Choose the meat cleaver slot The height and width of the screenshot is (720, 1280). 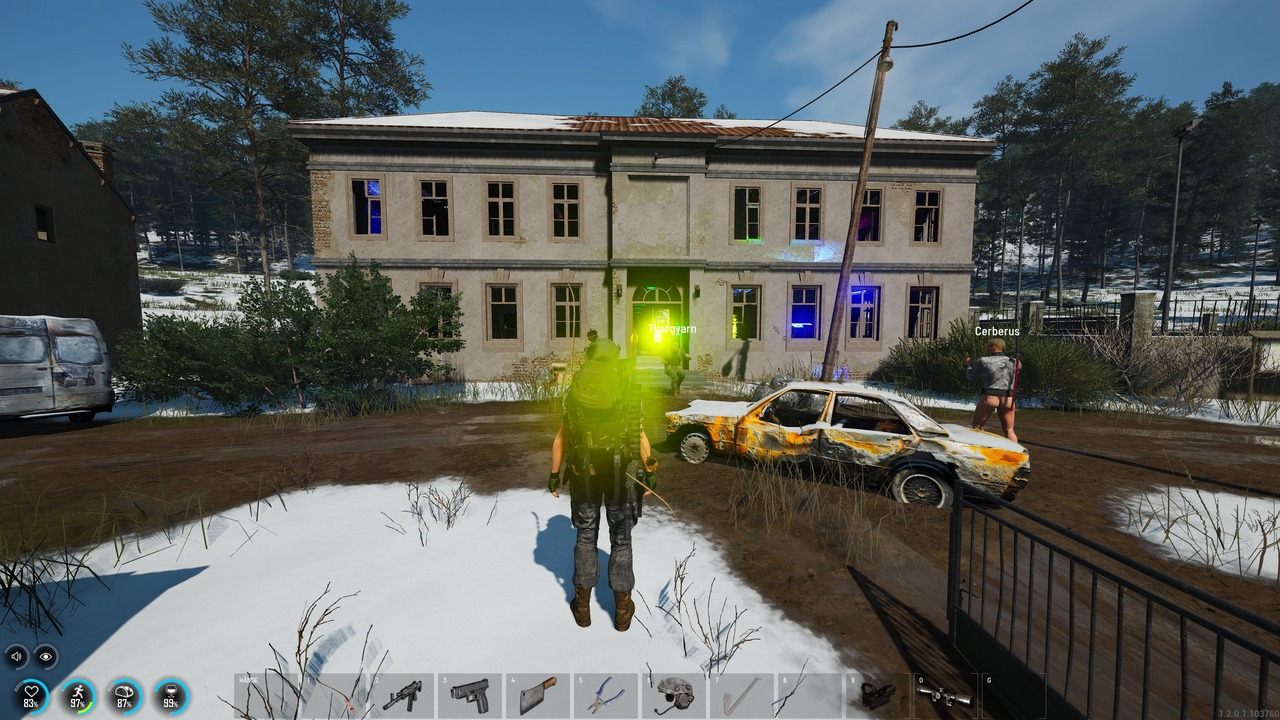(538, 695)
